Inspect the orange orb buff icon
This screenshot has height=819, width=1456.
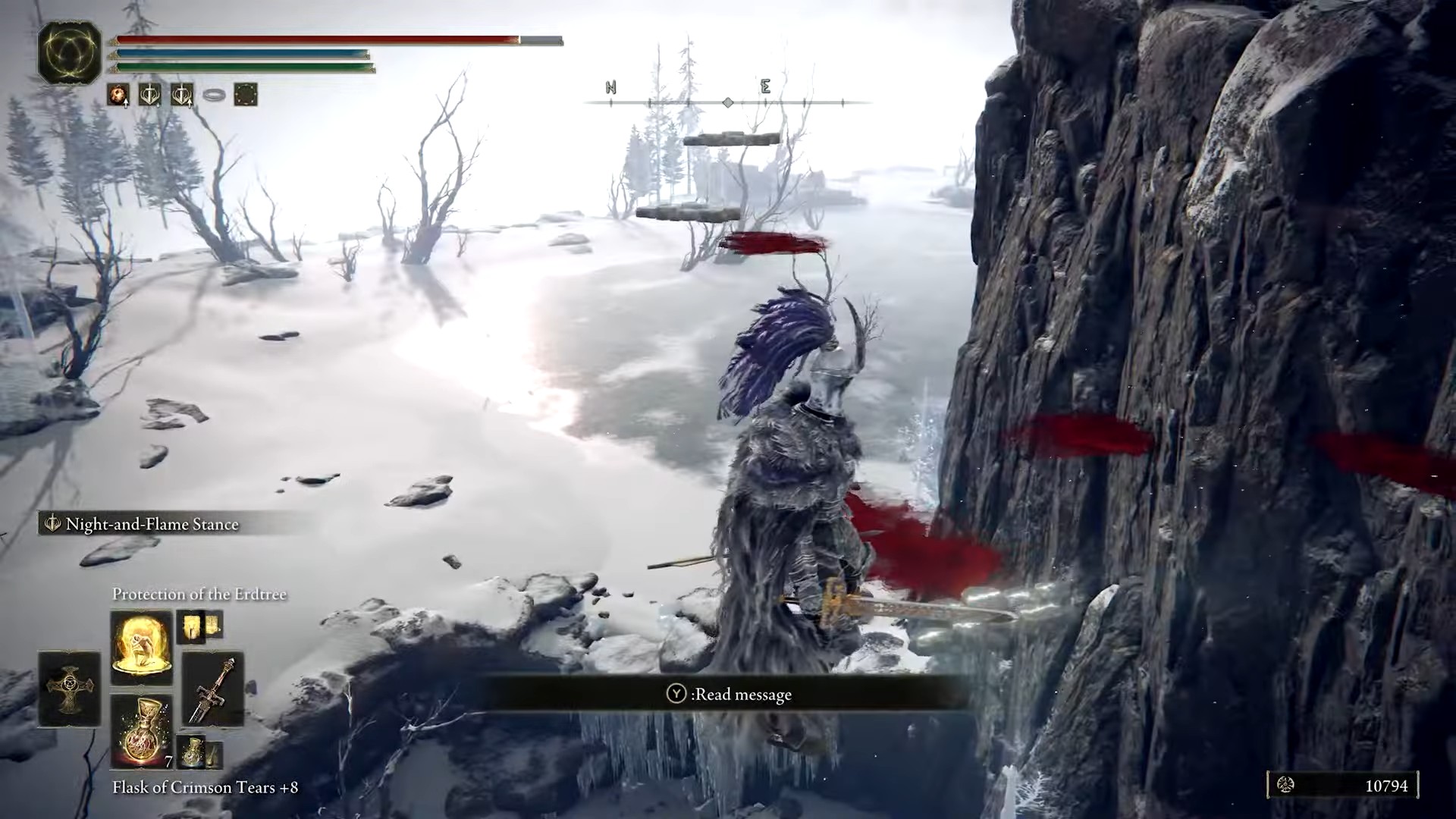tap(118, 95)
